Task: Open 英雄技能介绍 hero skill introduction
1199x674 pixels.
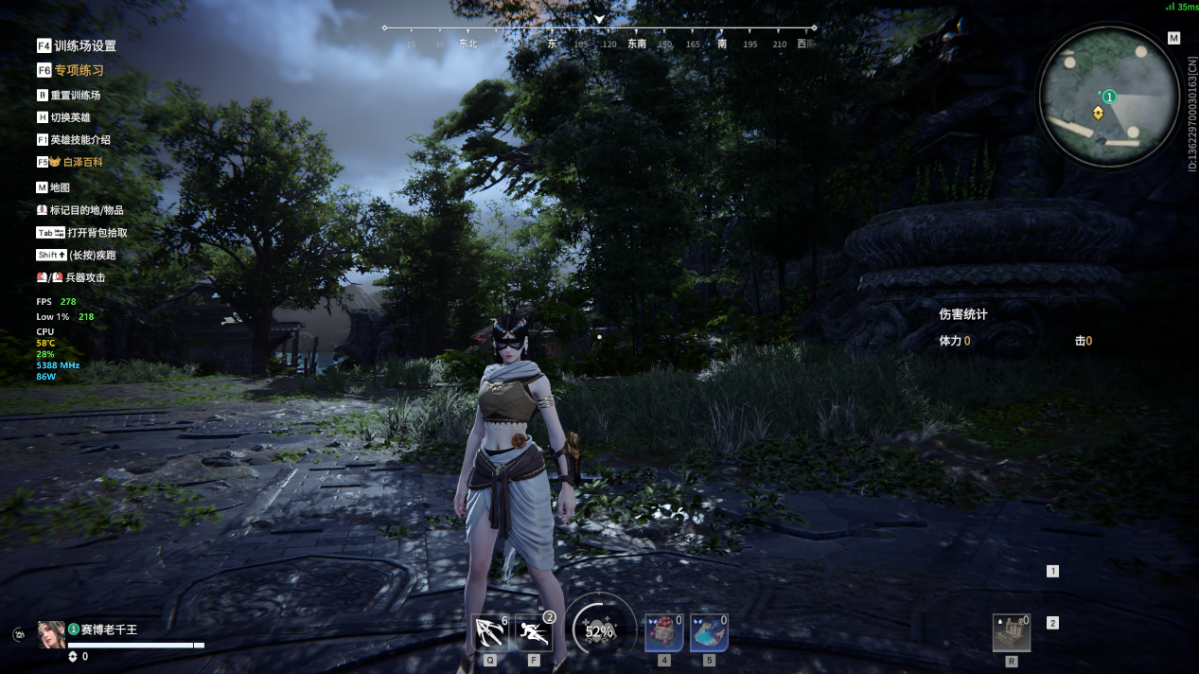Action: pos(79,140)
